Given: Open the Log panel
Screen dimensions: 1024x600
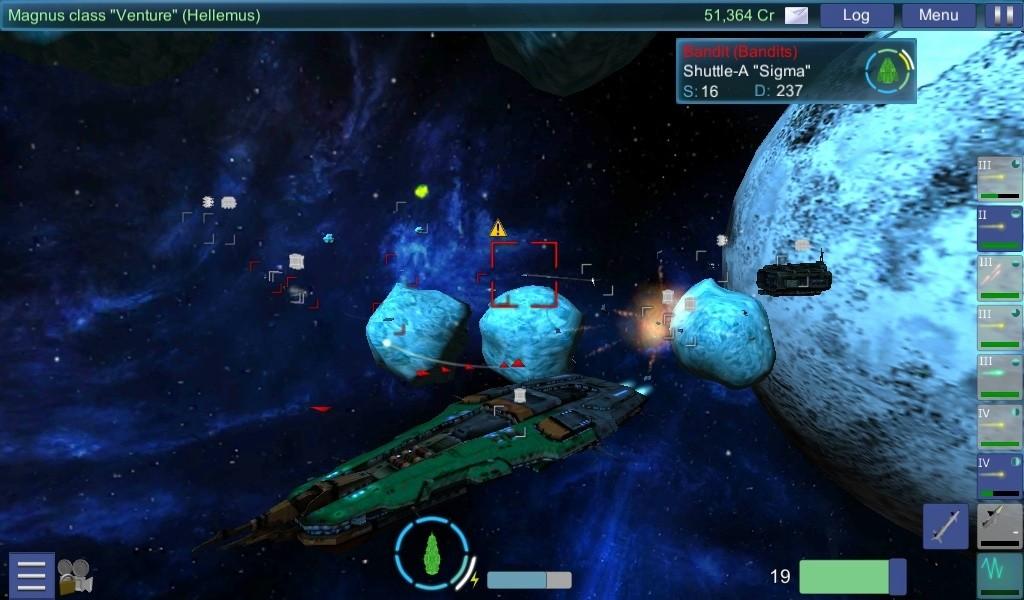Looking at the screenshot, I should 856,15.
